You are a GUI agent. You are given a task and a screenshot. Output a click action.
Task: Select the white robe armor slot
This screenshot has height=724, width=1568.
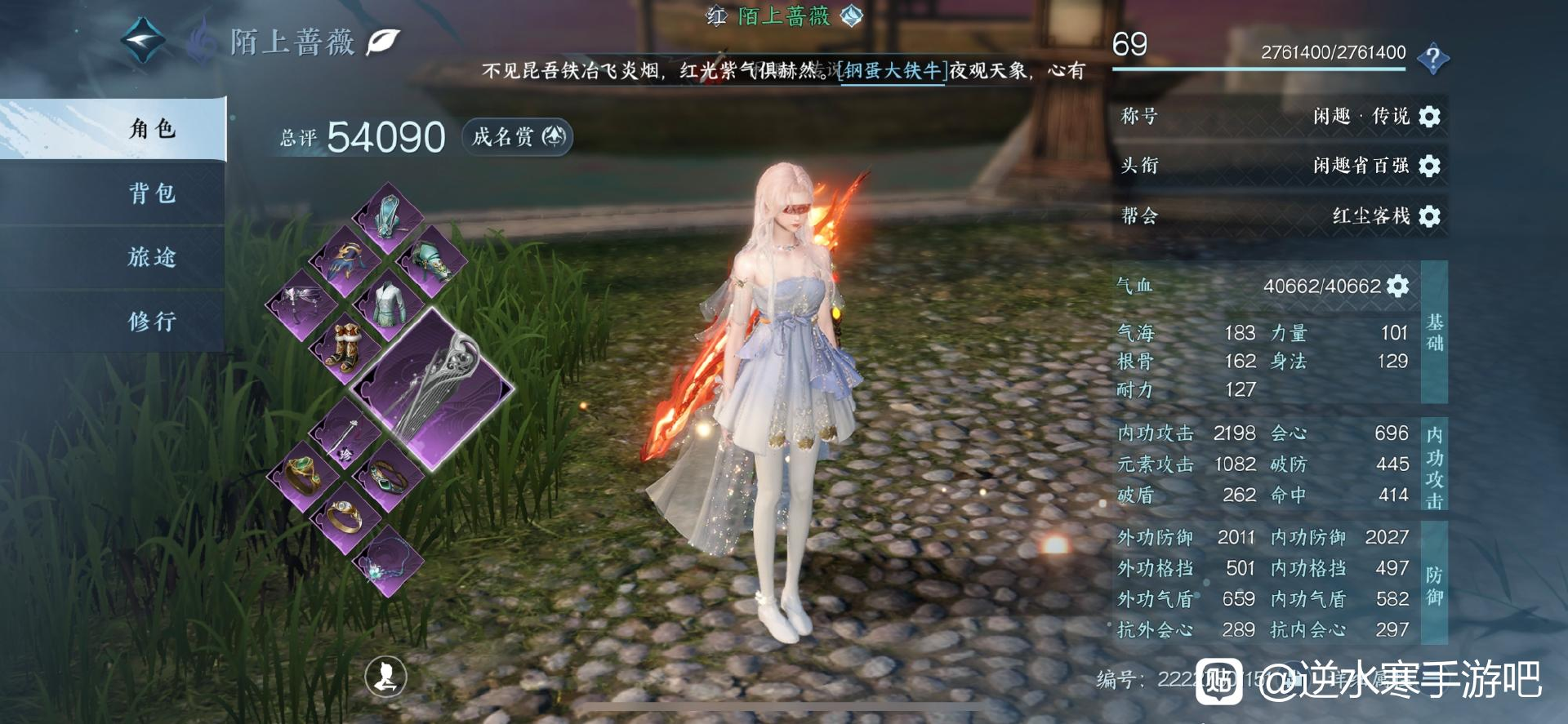388,304
